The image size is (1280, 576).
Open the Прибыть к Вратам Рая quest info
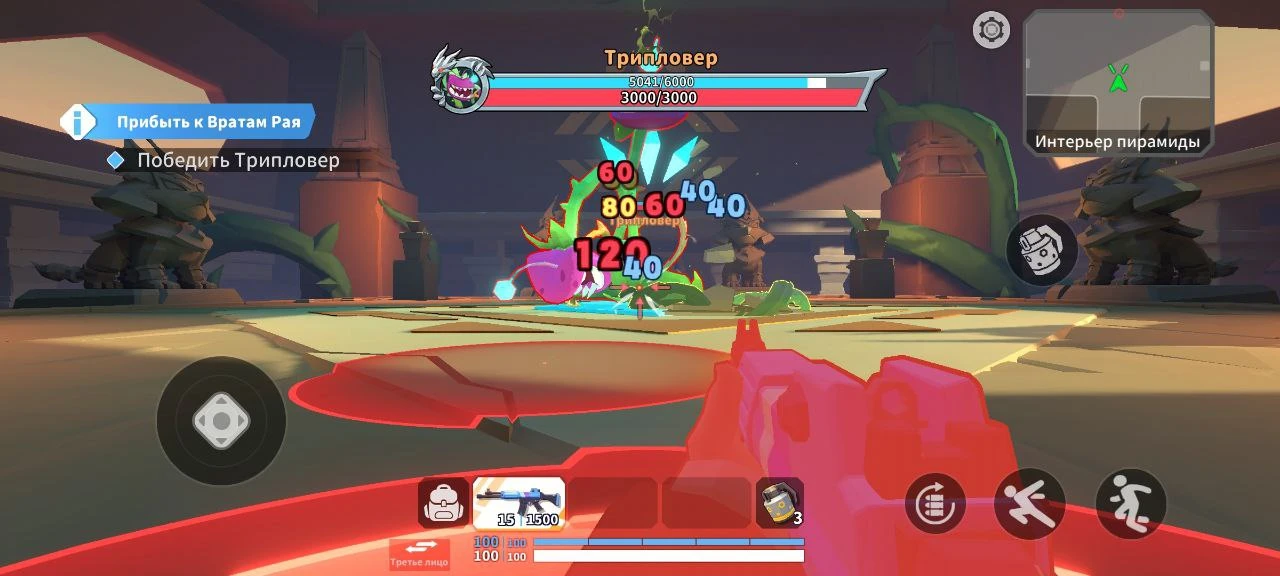coord(188,122)
